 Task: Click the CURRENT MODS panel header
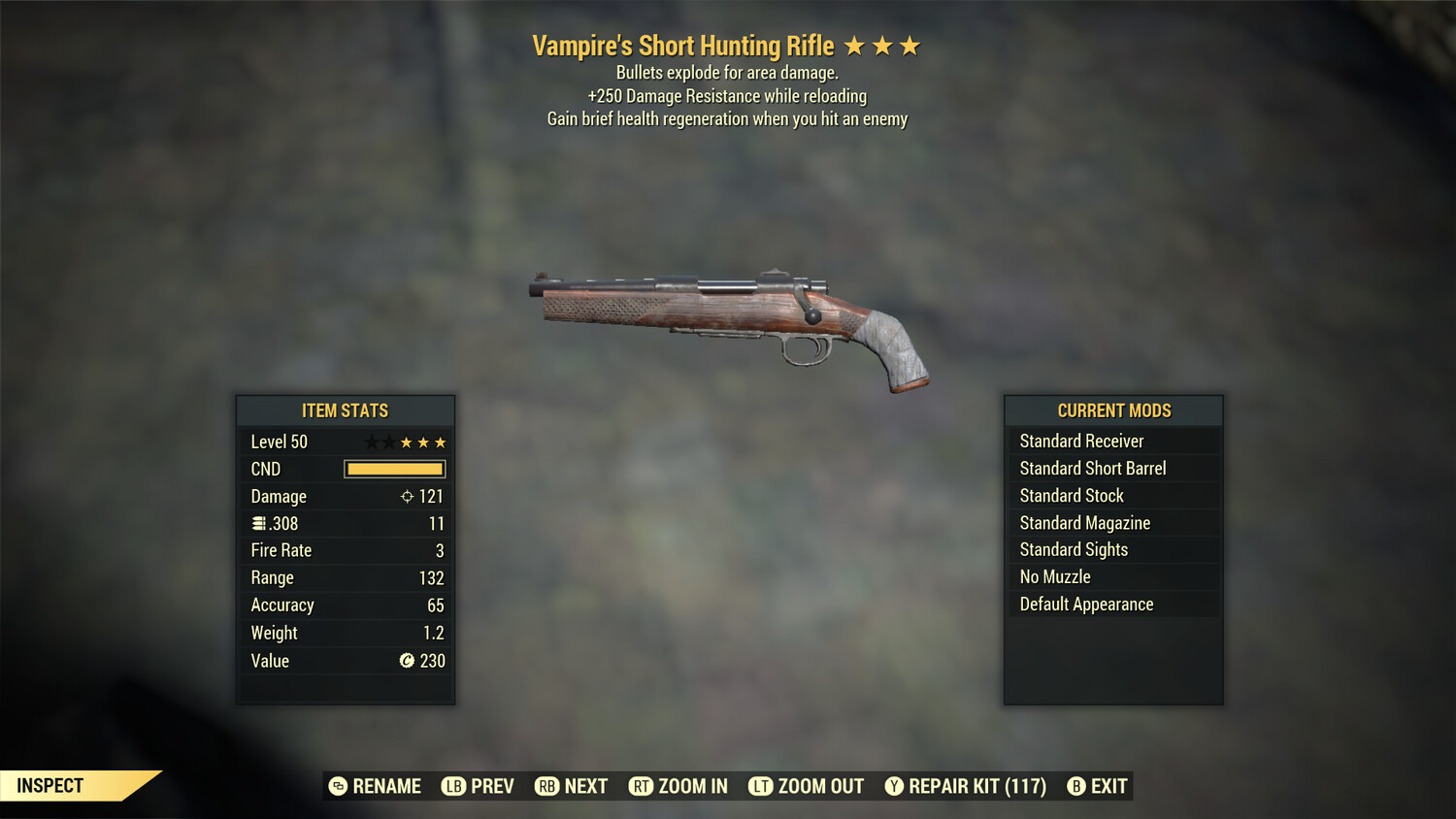(1113, 409)
